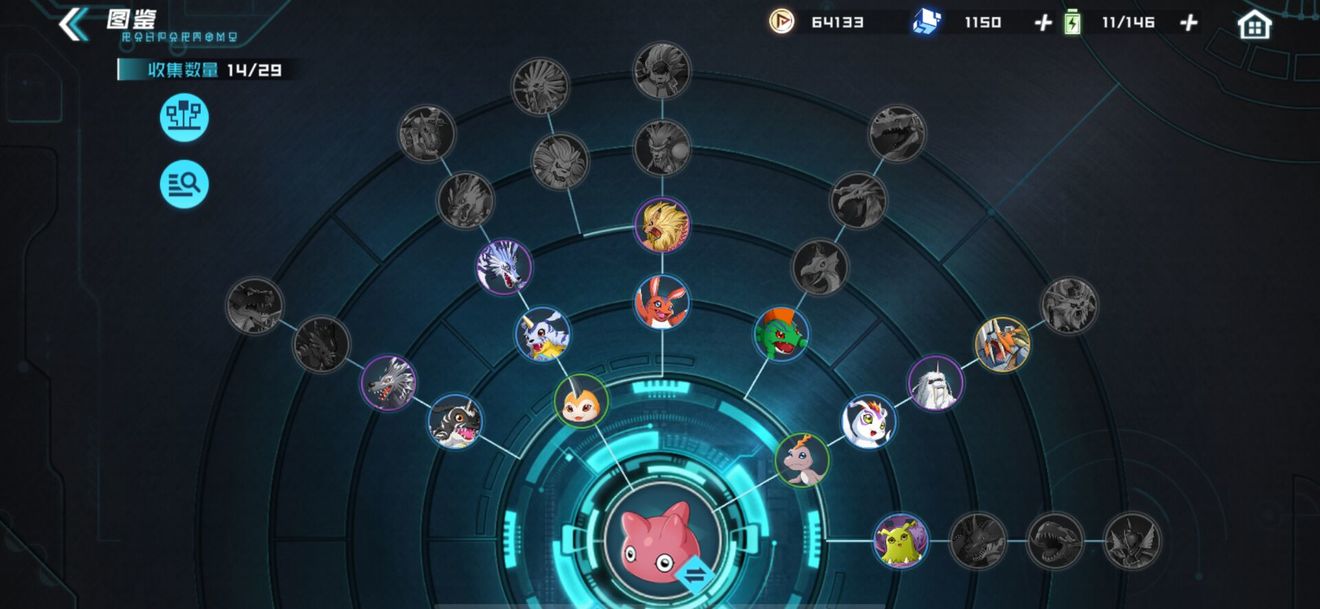Screen dimensions: 1320x609
Task: Add more blue cube currency
Action: [1043, 22]
